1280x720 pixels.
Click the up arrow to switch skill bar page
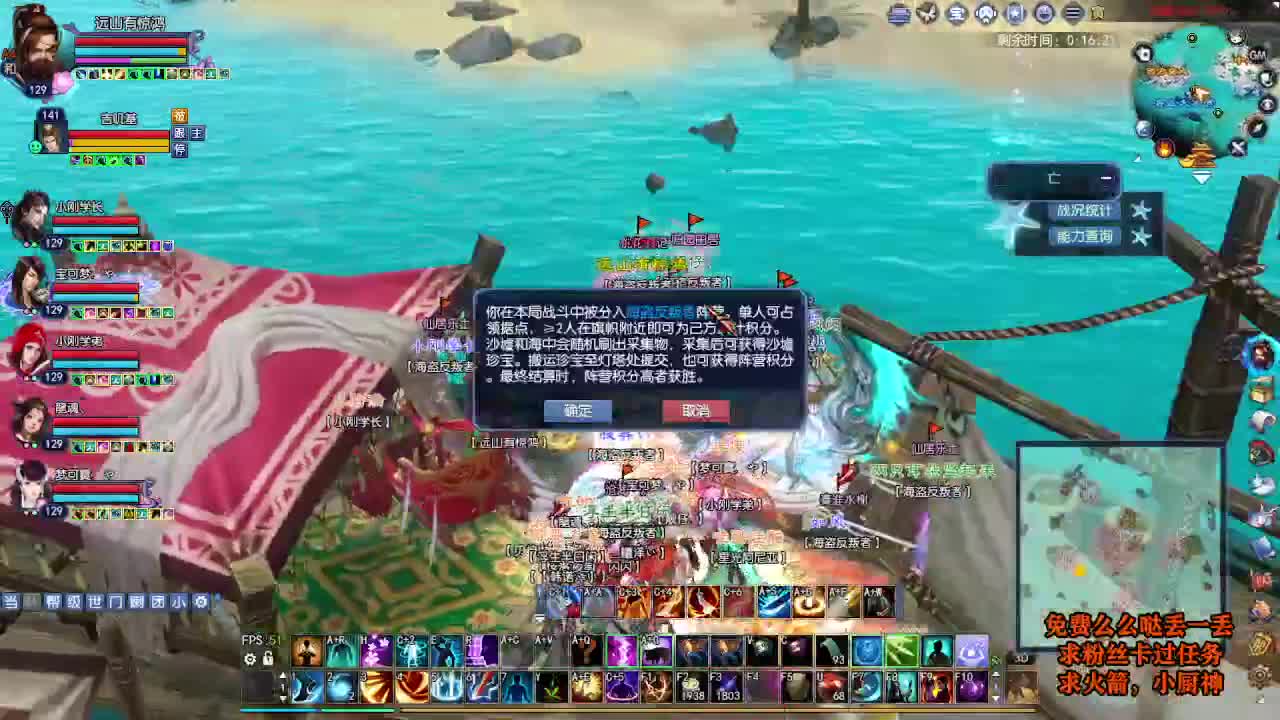[x=285, y=675]
